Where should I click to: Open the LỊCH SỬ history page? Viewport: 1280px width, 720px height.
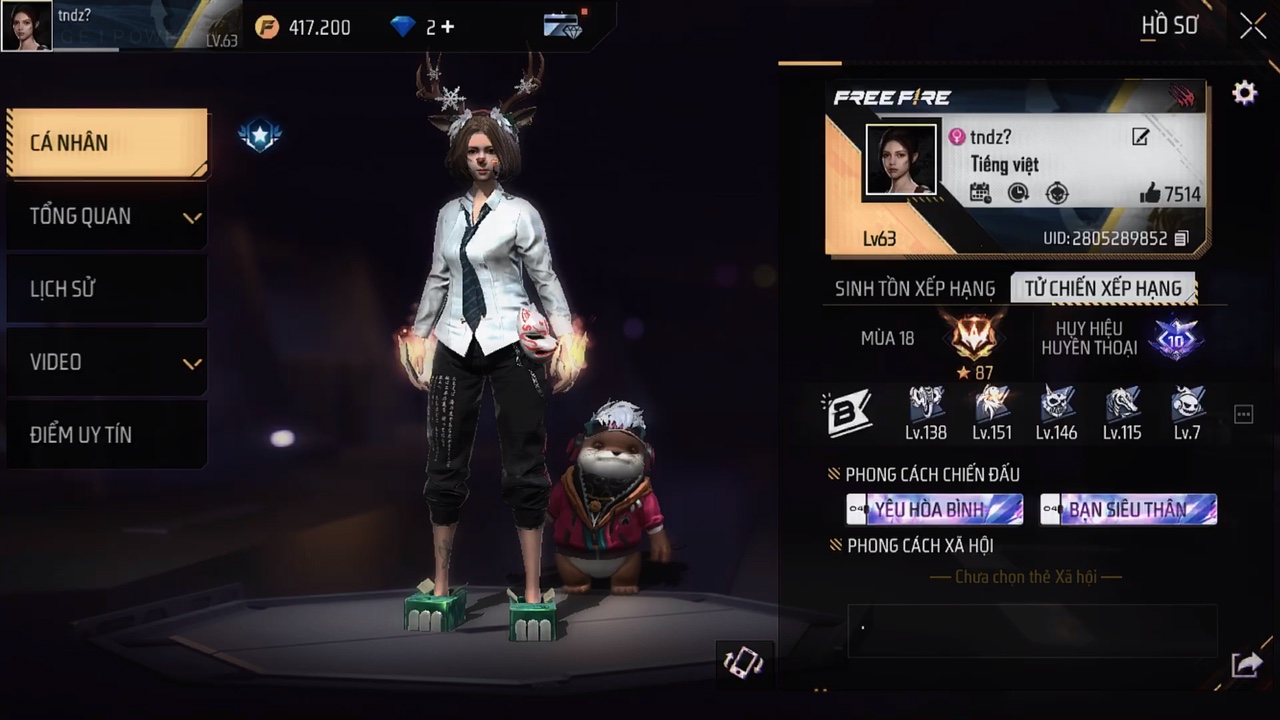(x=107, y=289)
